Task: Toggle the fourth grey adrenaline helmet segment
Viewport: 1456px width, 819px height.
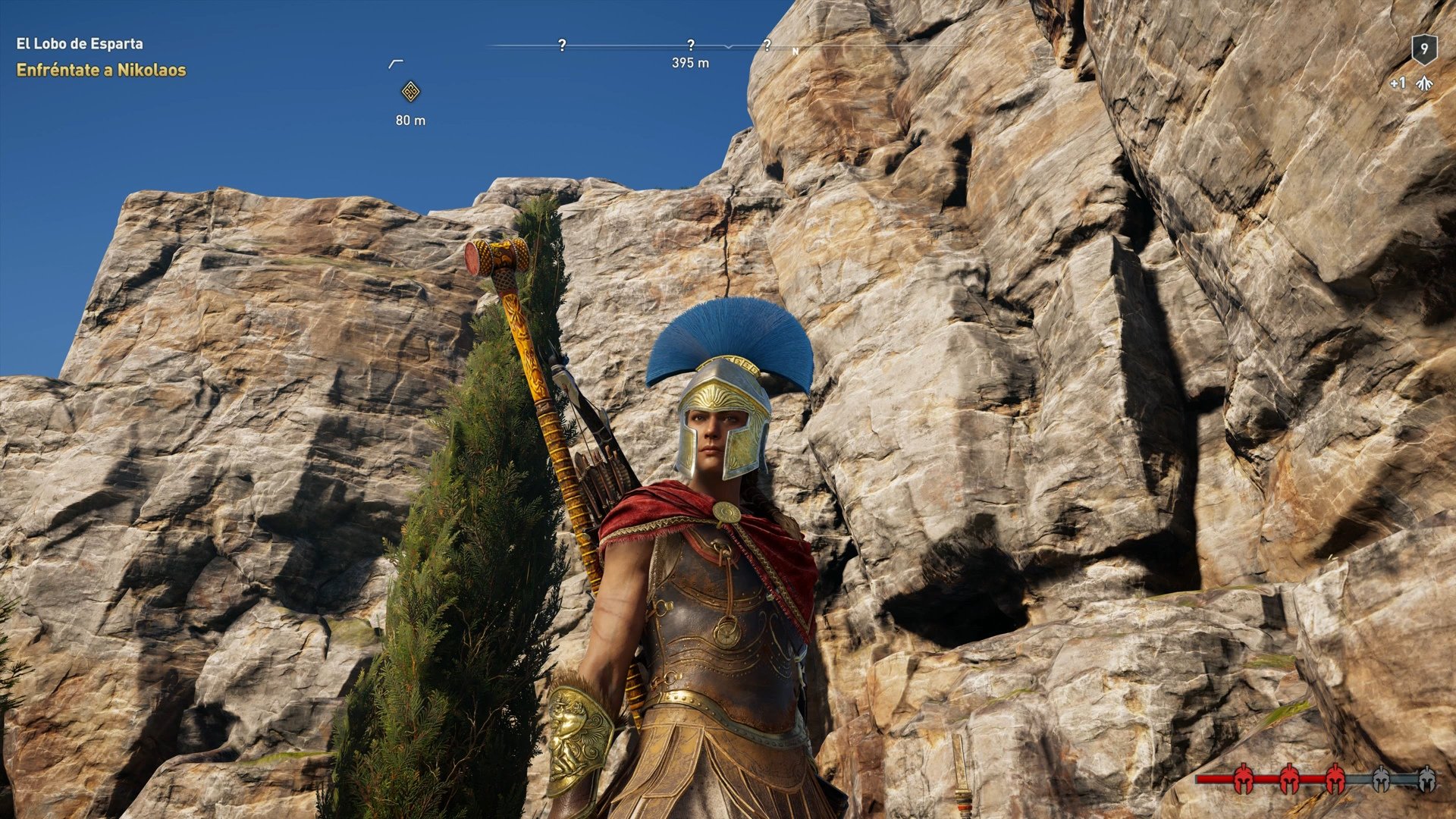Action: pos(1381,779)
